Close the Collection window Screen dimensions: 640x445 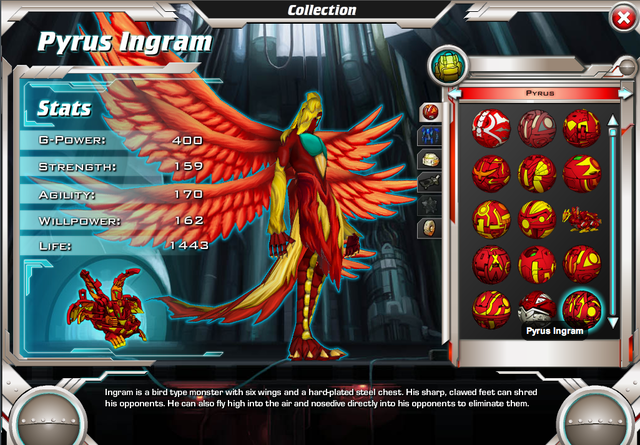coord(624,17)
